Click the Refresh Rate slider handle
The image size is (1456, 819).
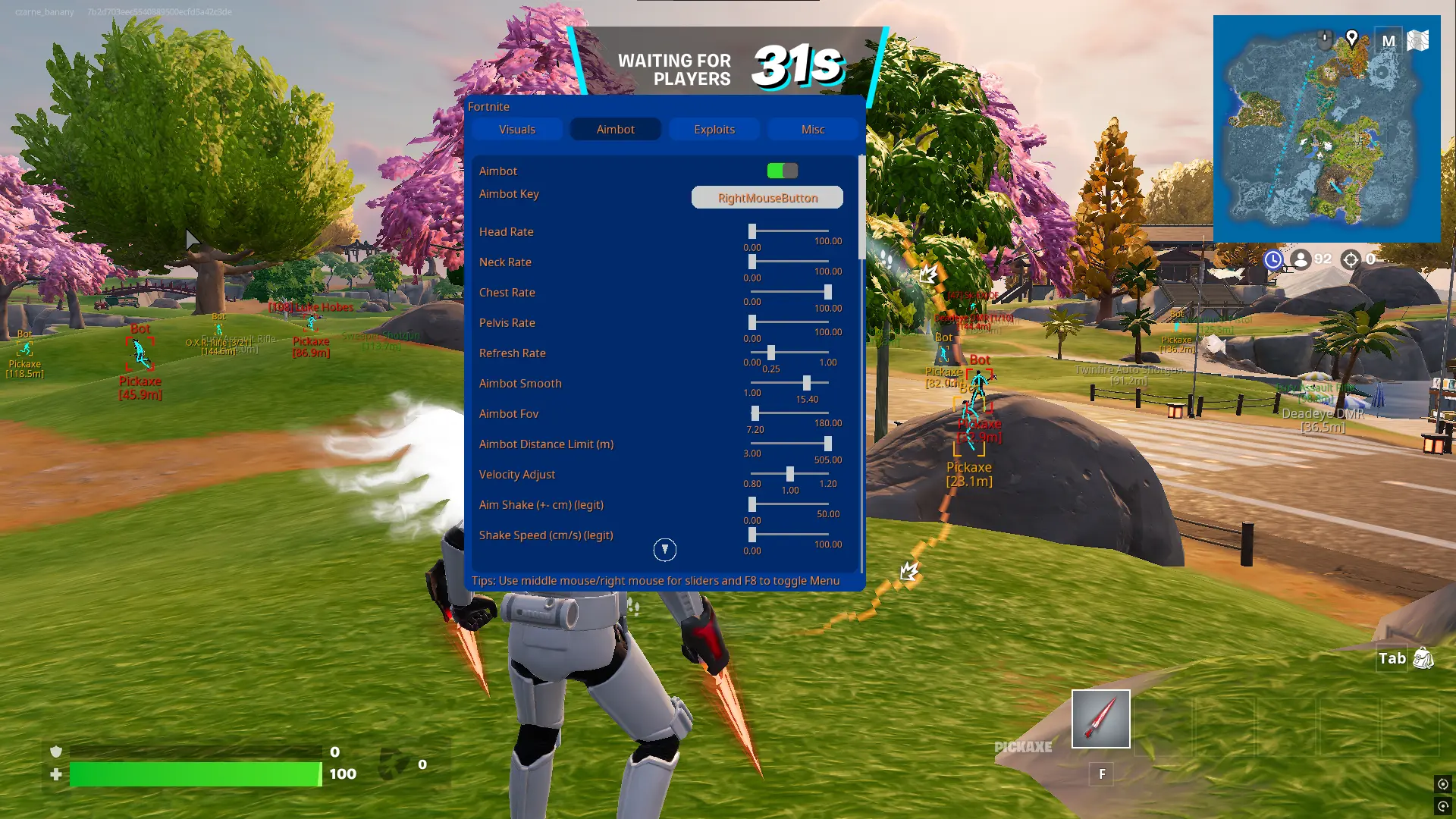click(771, 353)
